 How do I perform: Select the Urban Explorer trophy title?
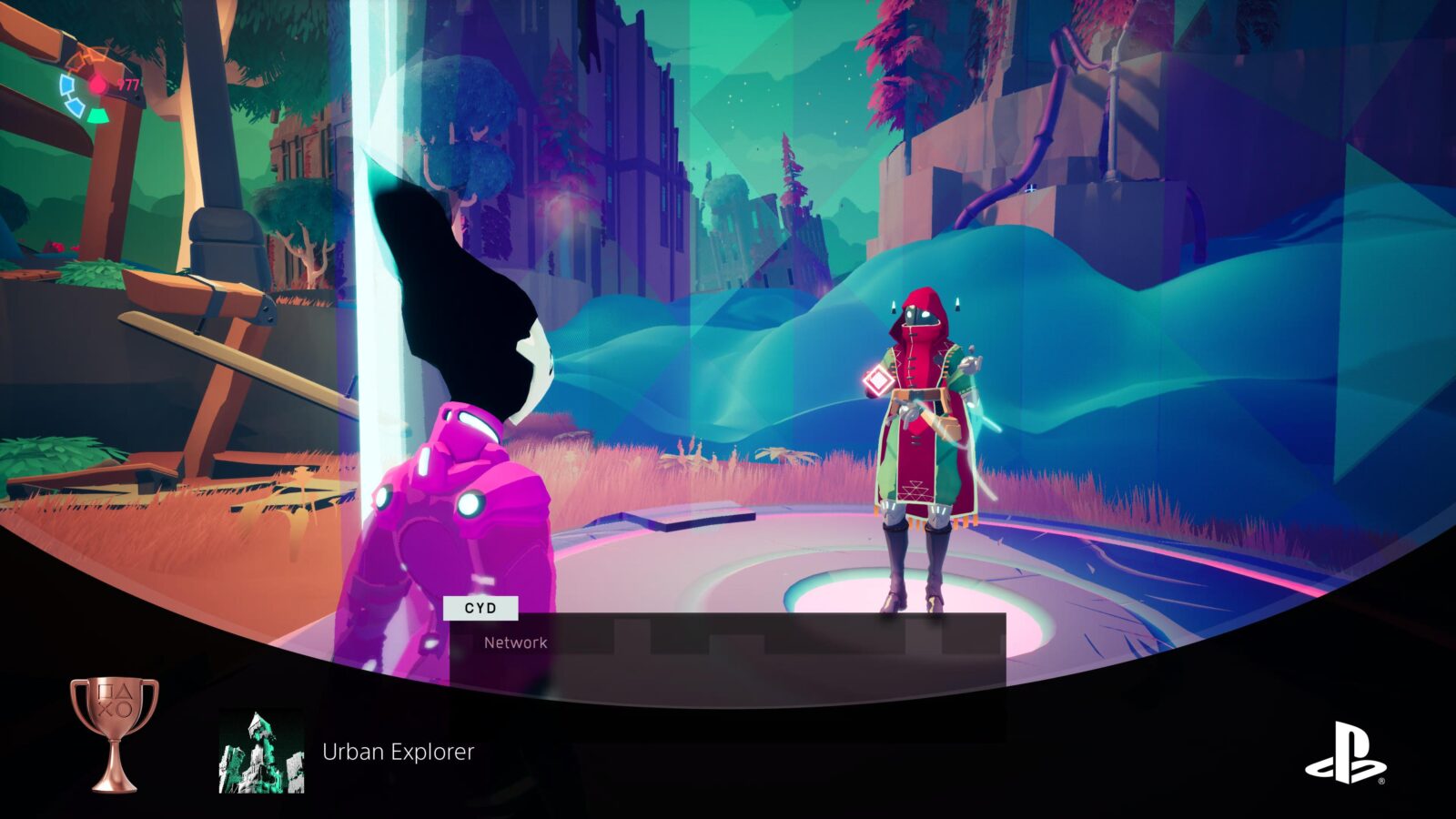(x=398, y=752)
